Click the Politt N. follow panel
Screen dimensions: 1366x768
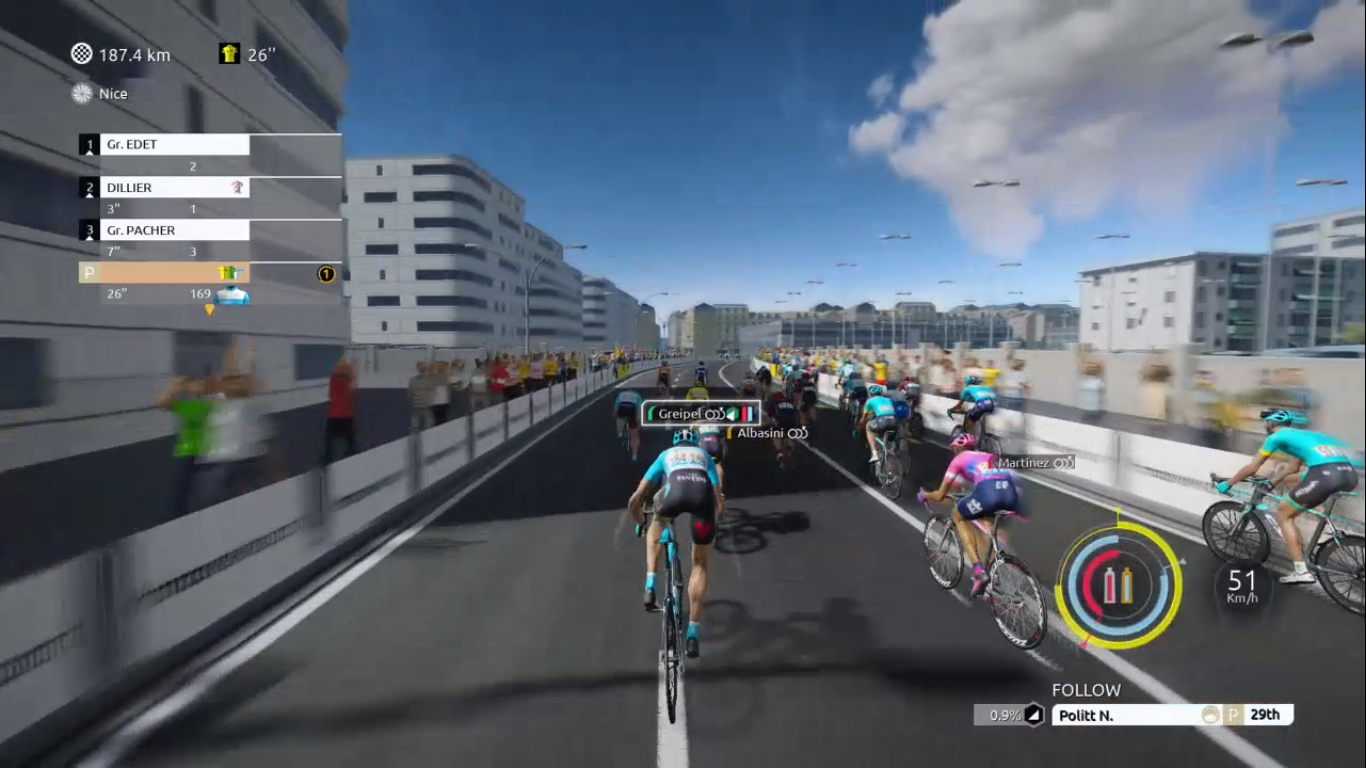1171,715
